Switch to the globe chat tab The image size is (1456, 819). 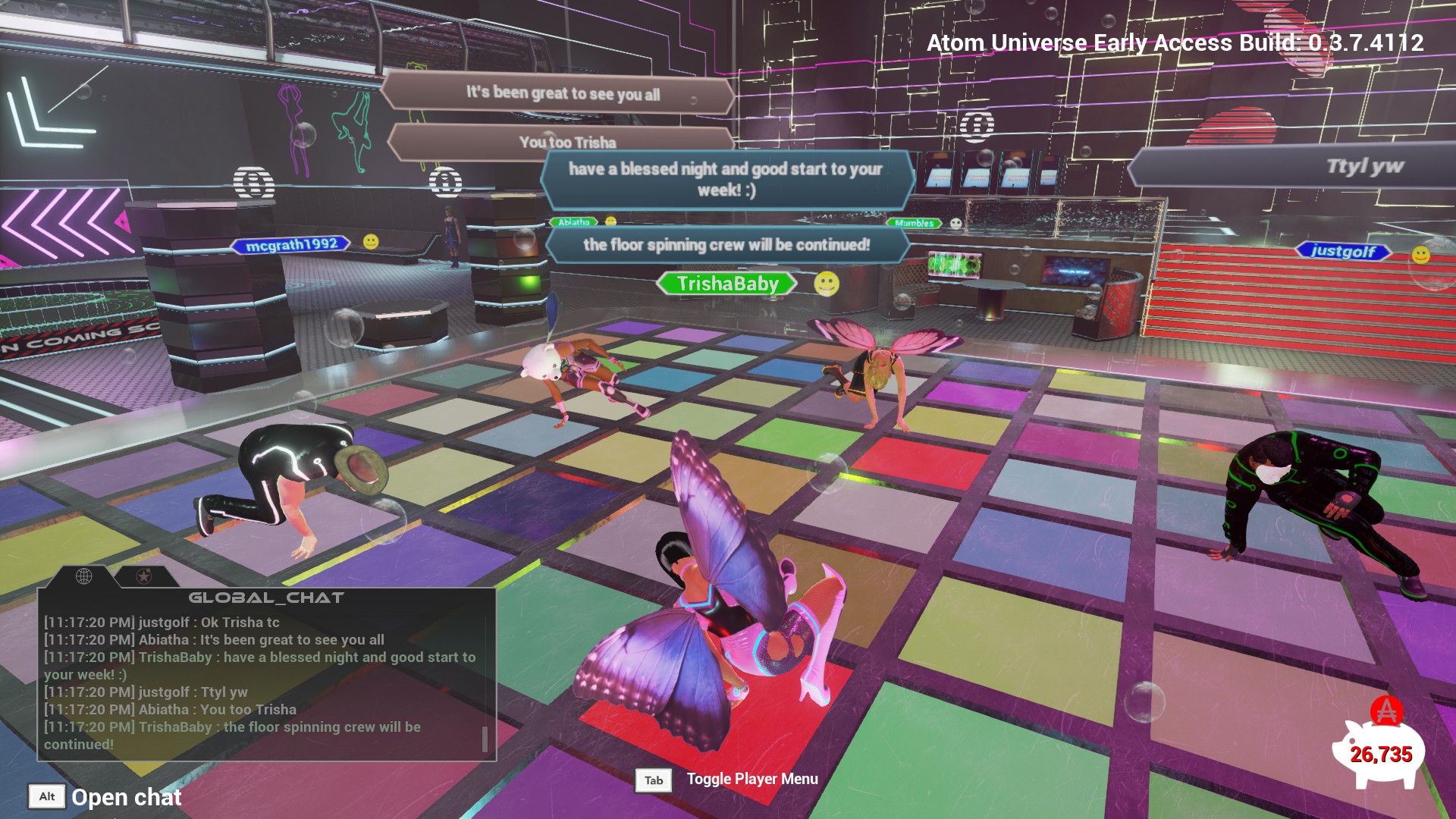point(84,576)
